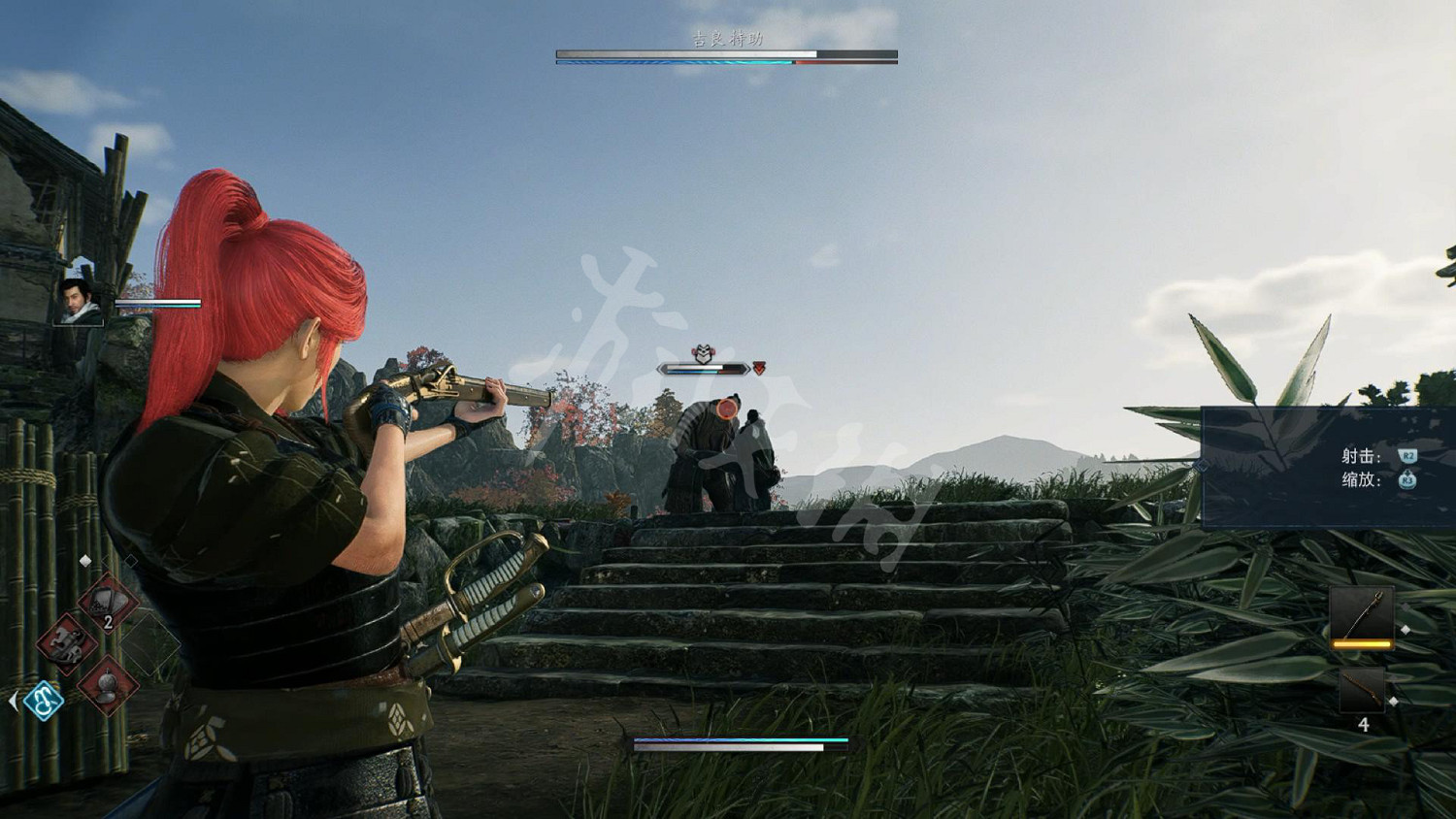Choose the horse summon quick item
Viewport: 1456px width, 819px height.
coord(66,641)
